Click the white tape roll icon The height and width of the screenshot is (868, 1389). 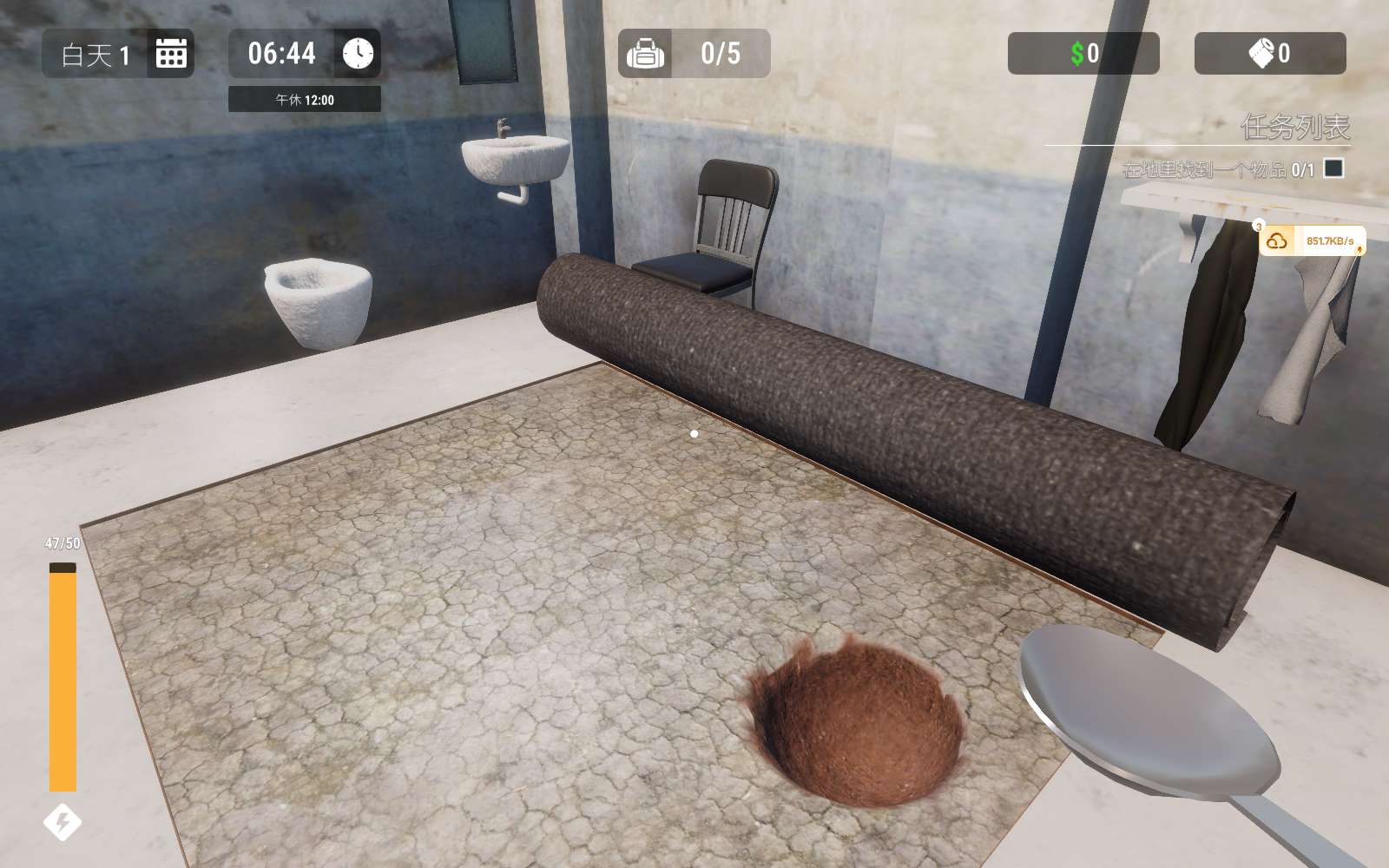point(1261,53)
